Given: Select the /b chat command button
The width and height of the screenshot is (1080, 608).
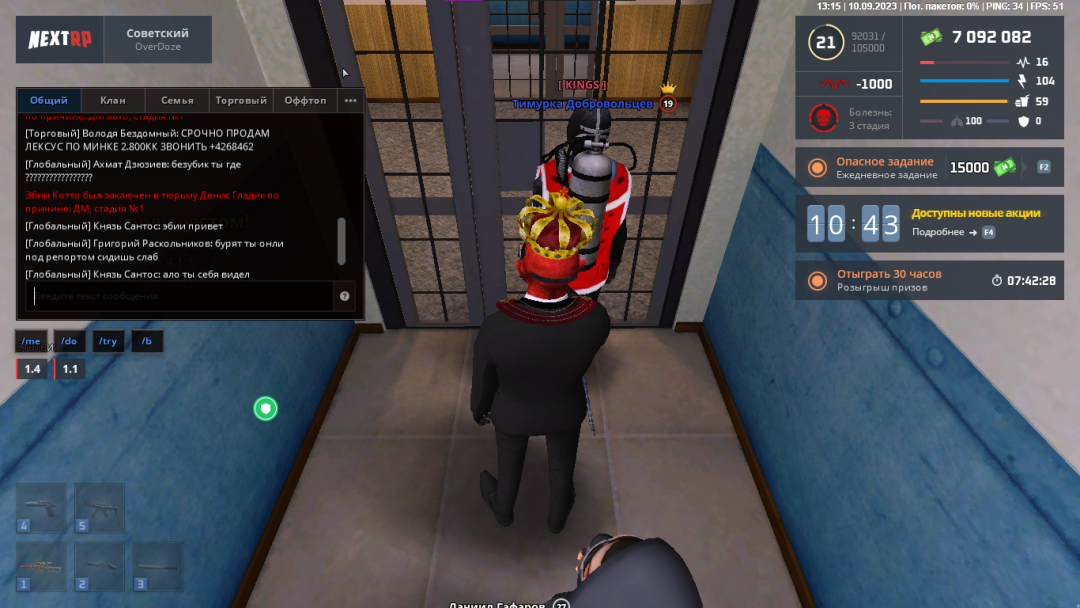Looking at the screenshot, I should pos(147,341).
